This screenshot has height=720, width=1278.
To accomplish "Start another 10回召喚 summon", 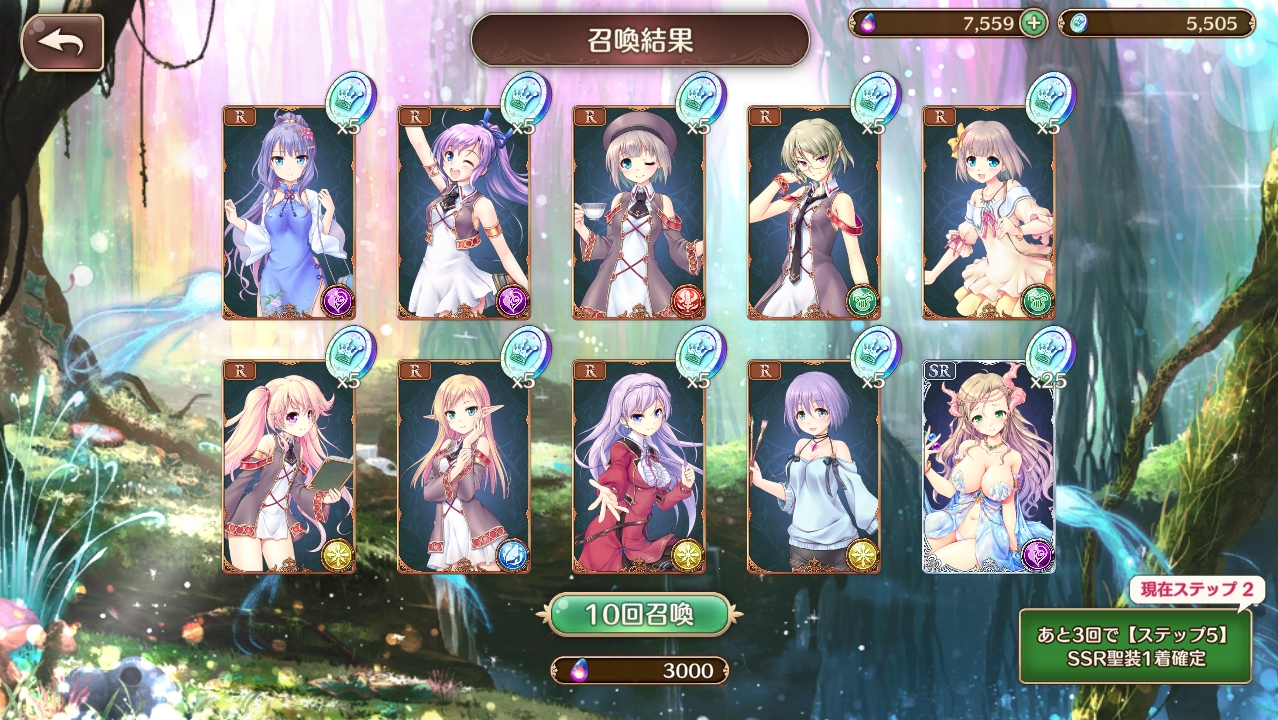I will pos(638,614).
